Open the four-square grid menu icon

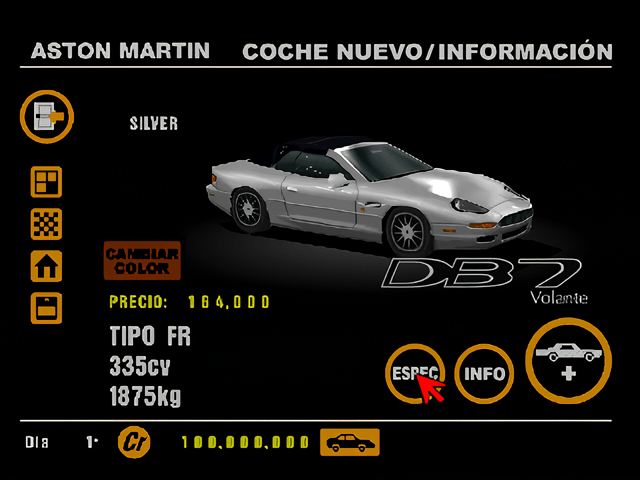47,182
